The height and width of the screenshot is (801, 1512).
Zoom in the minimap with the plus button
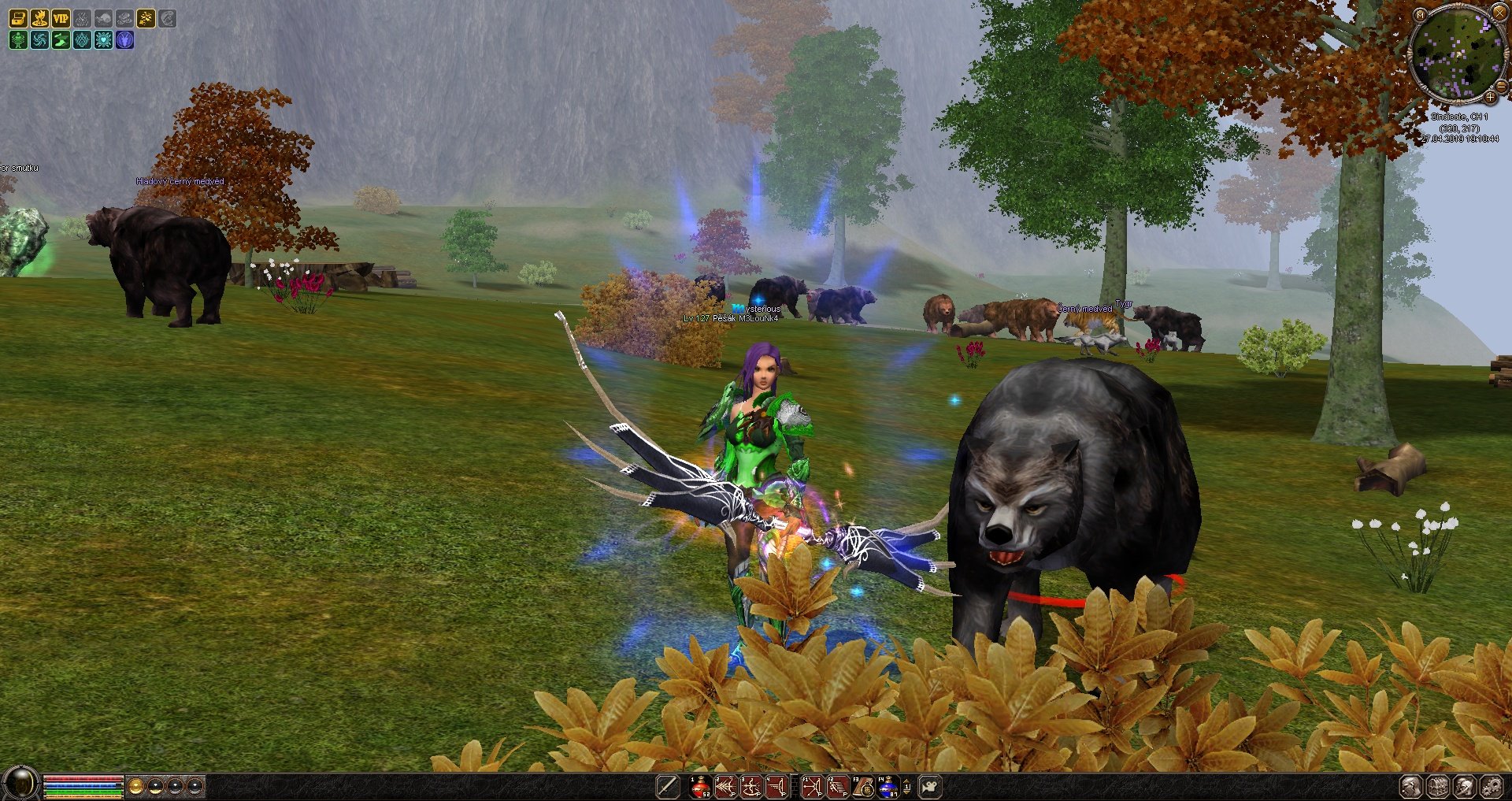(1490, 96)
